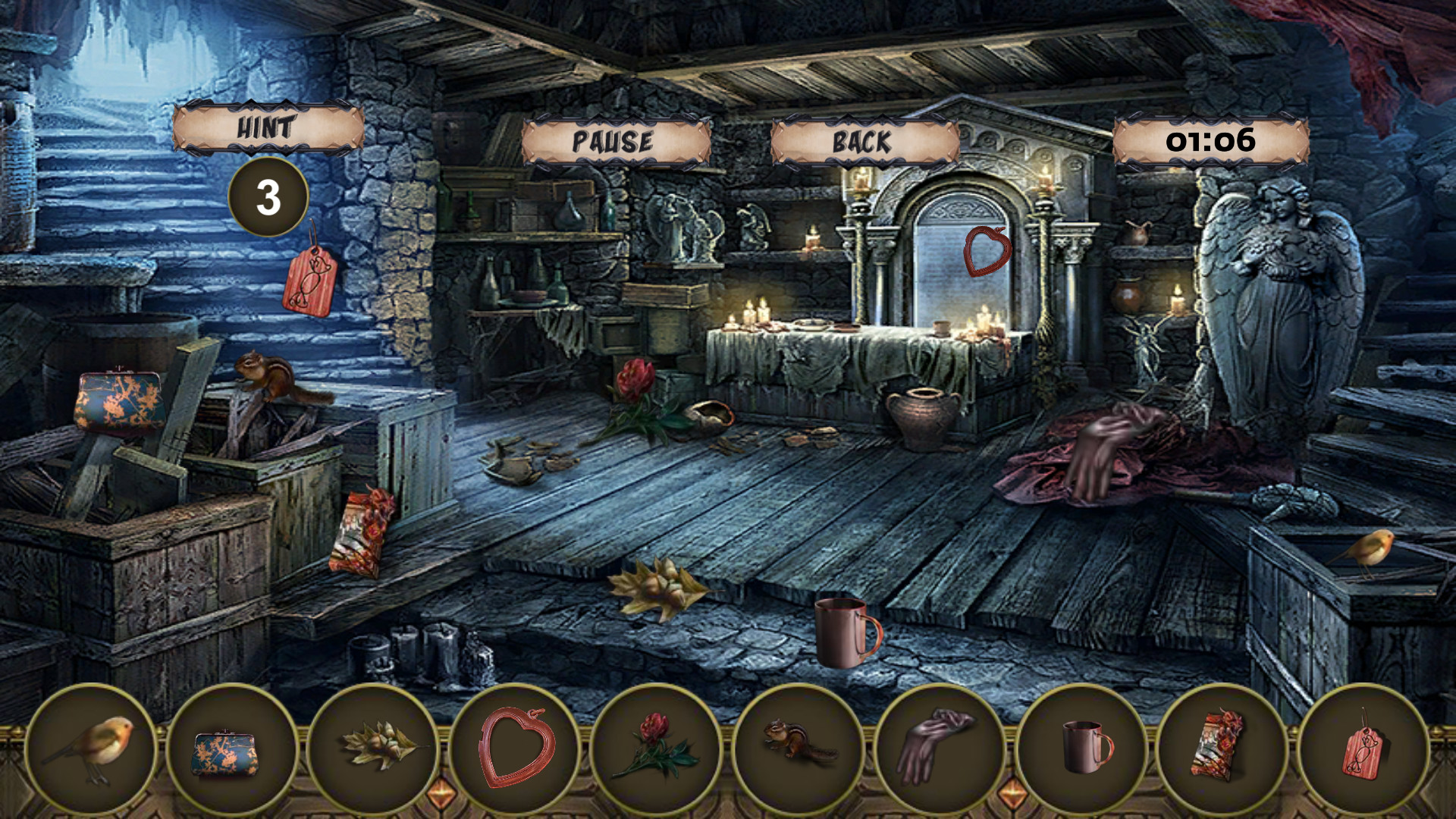
Task: Click the hint counter showing 3
Action: 267,197
